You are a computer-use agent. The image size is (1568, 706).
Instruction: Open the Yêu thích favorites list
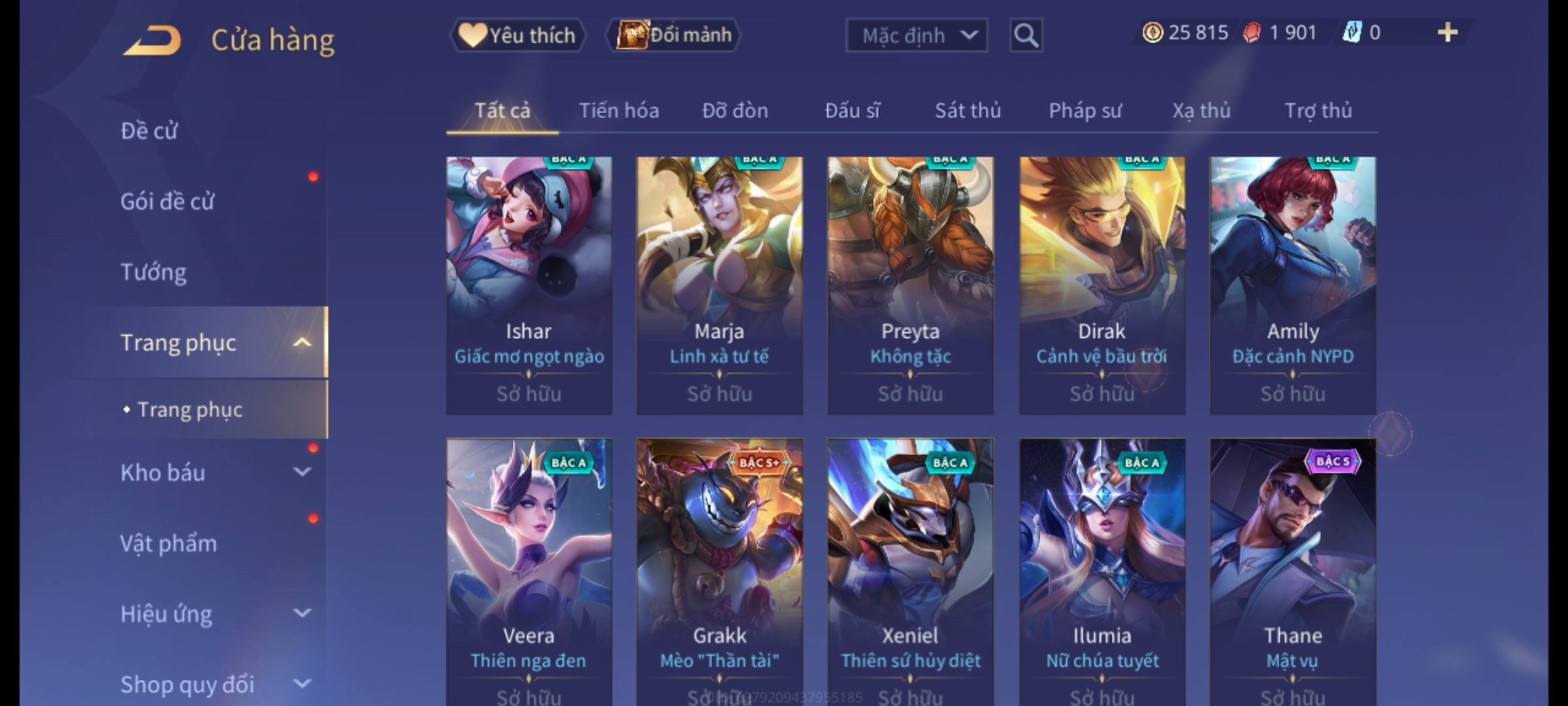[517, 35]
